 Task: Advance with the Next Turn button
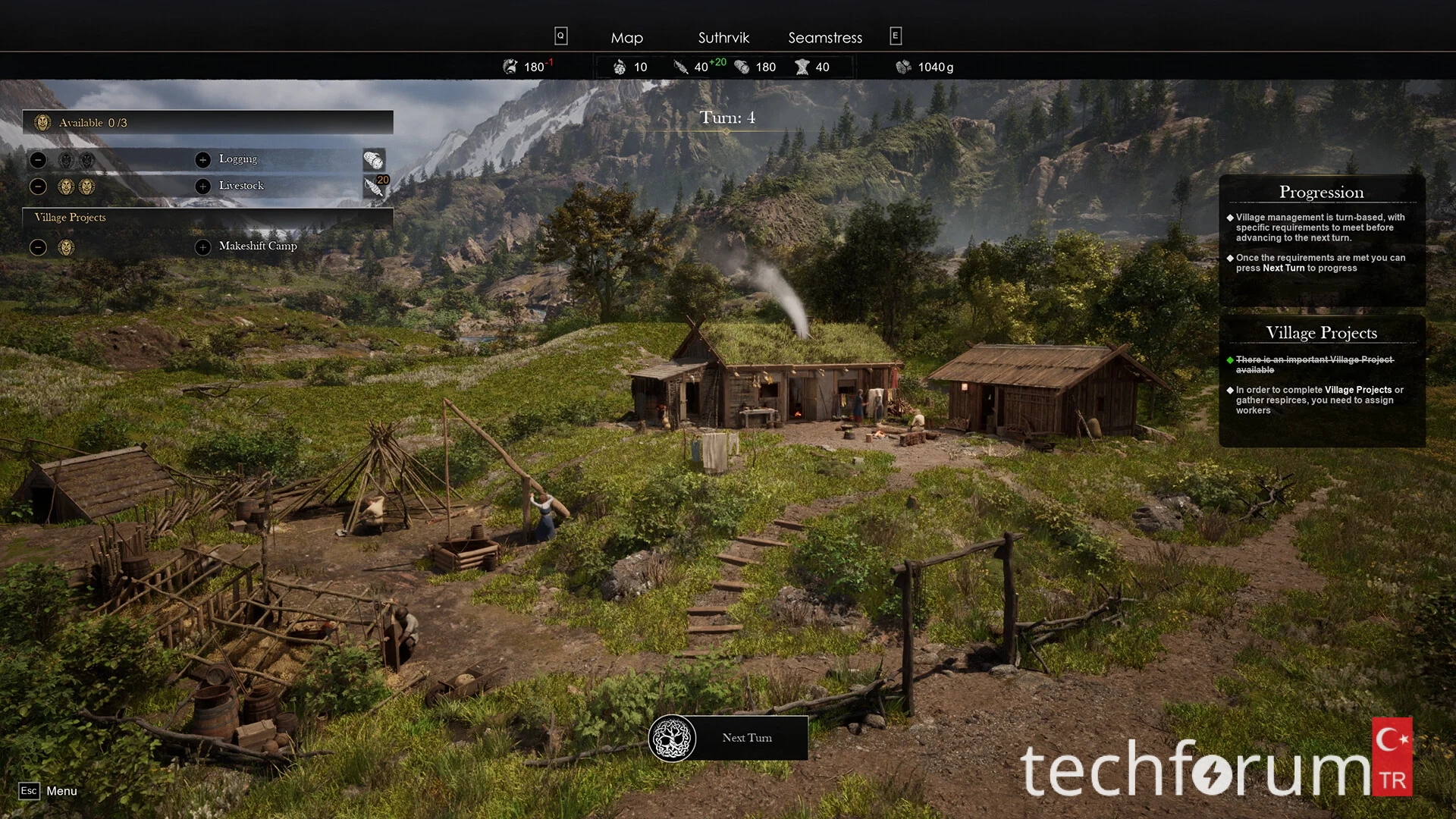[x=729, y=738]
